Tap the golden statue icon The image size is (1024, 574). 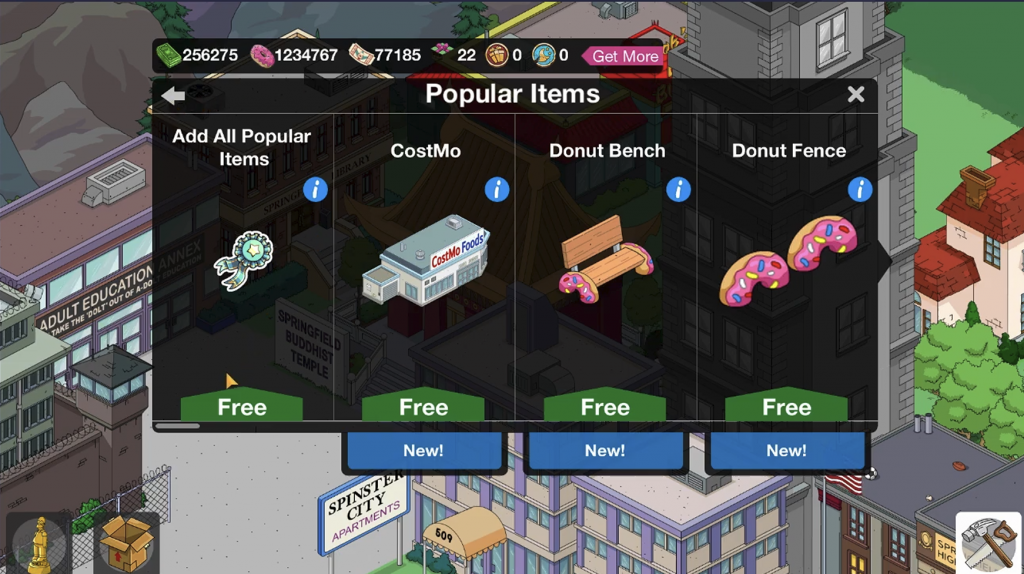click(x=39, y=543)
